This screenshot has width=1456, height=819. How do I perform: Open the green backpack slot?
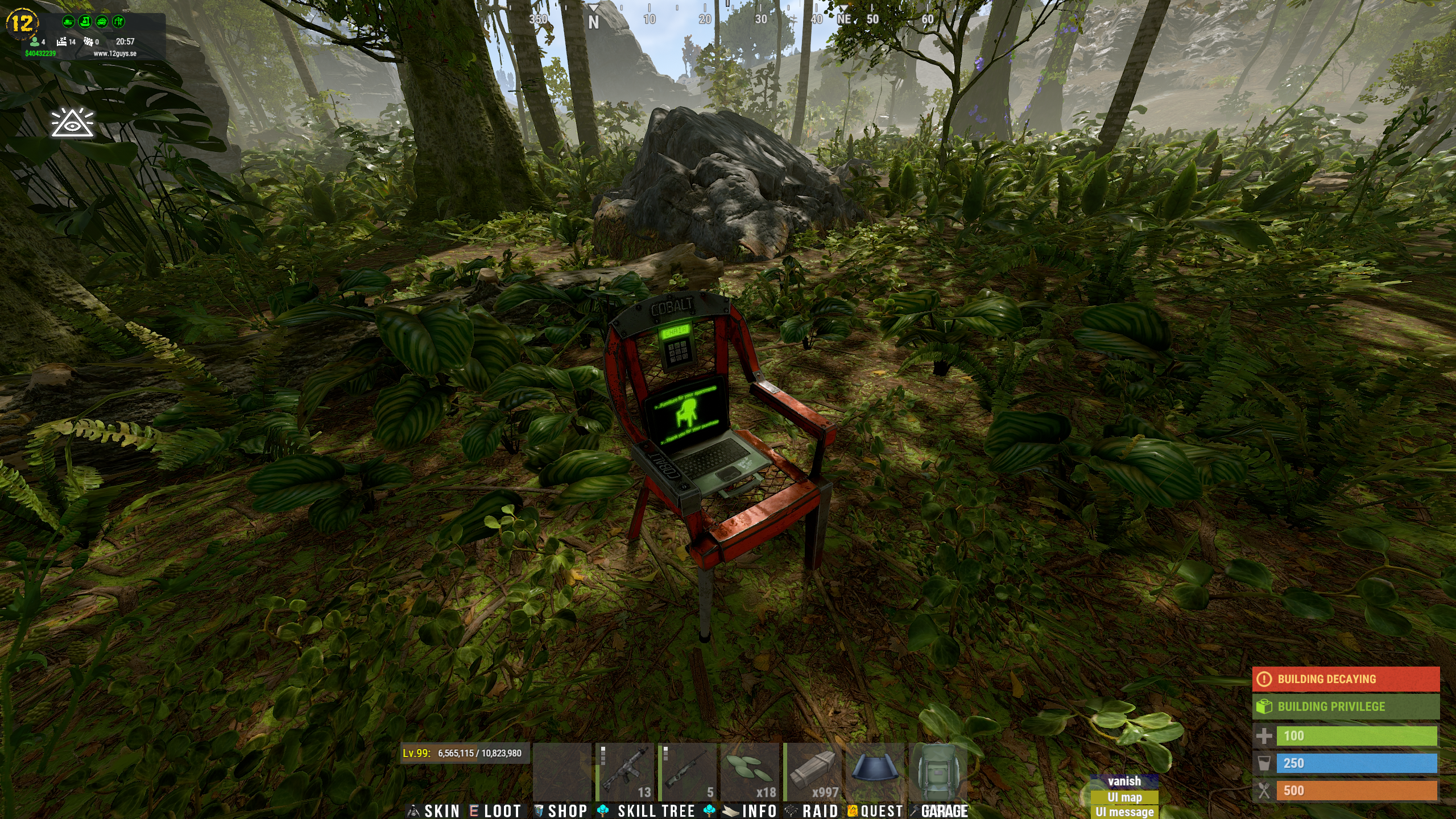click(937, 772)
